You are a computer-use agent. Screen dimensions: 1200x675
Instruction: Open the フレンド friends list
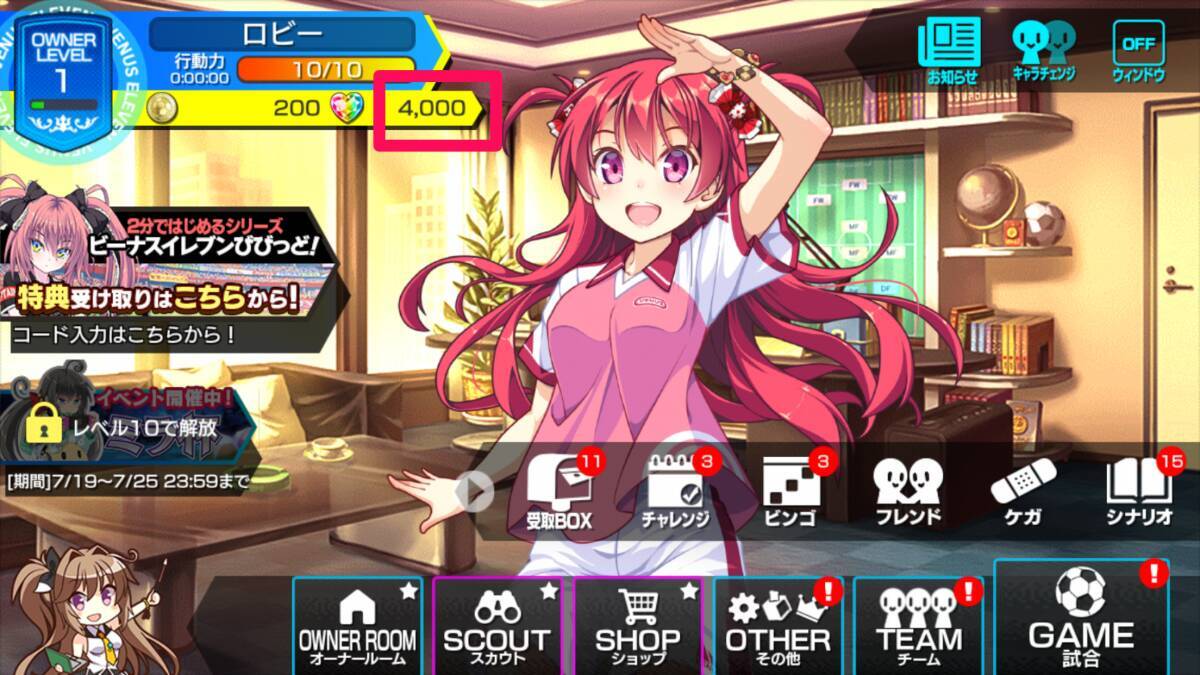pyautogui.click(x=907, y=491)
